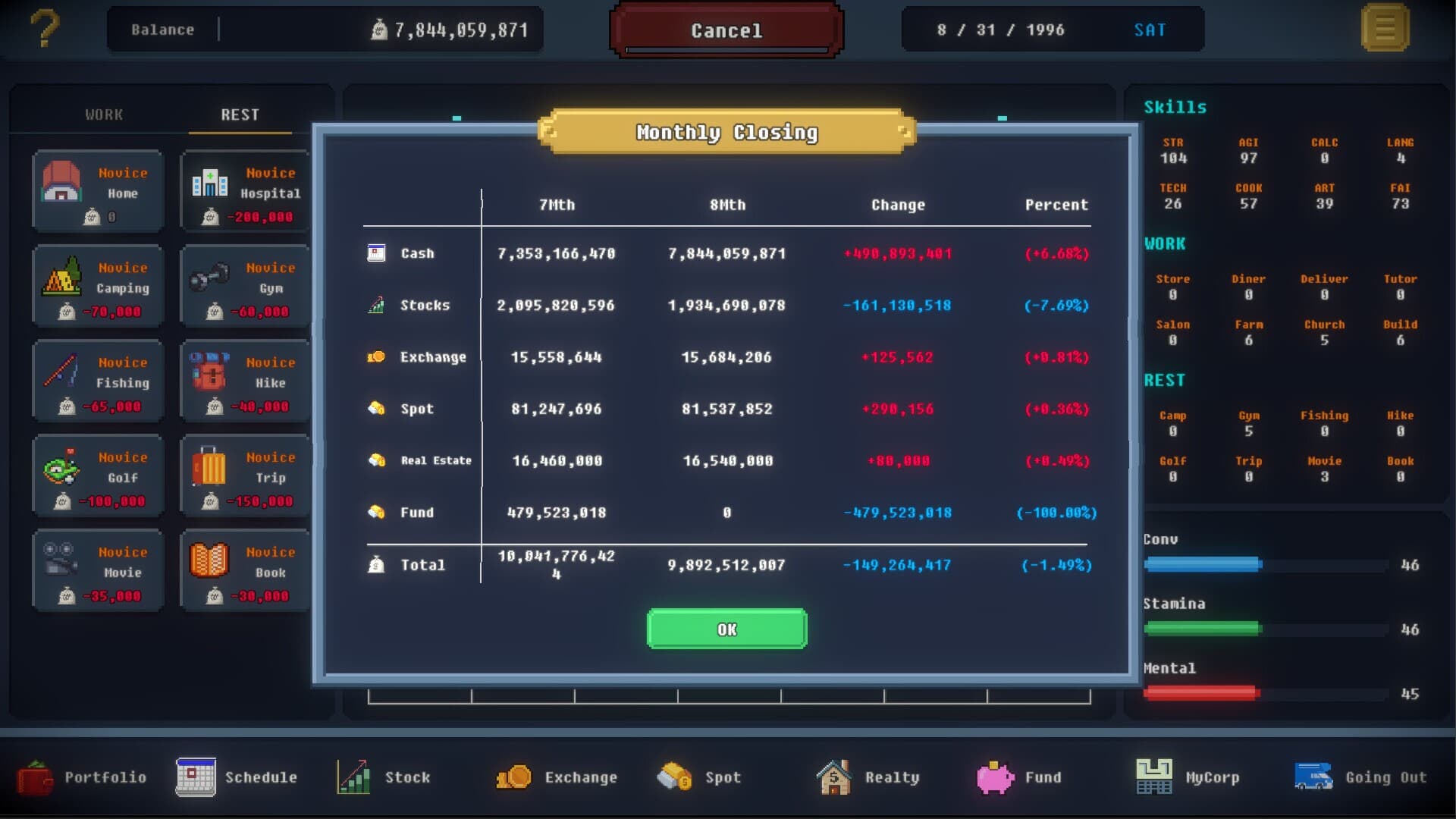
Task: Select the REST tab
Action: 240,114
